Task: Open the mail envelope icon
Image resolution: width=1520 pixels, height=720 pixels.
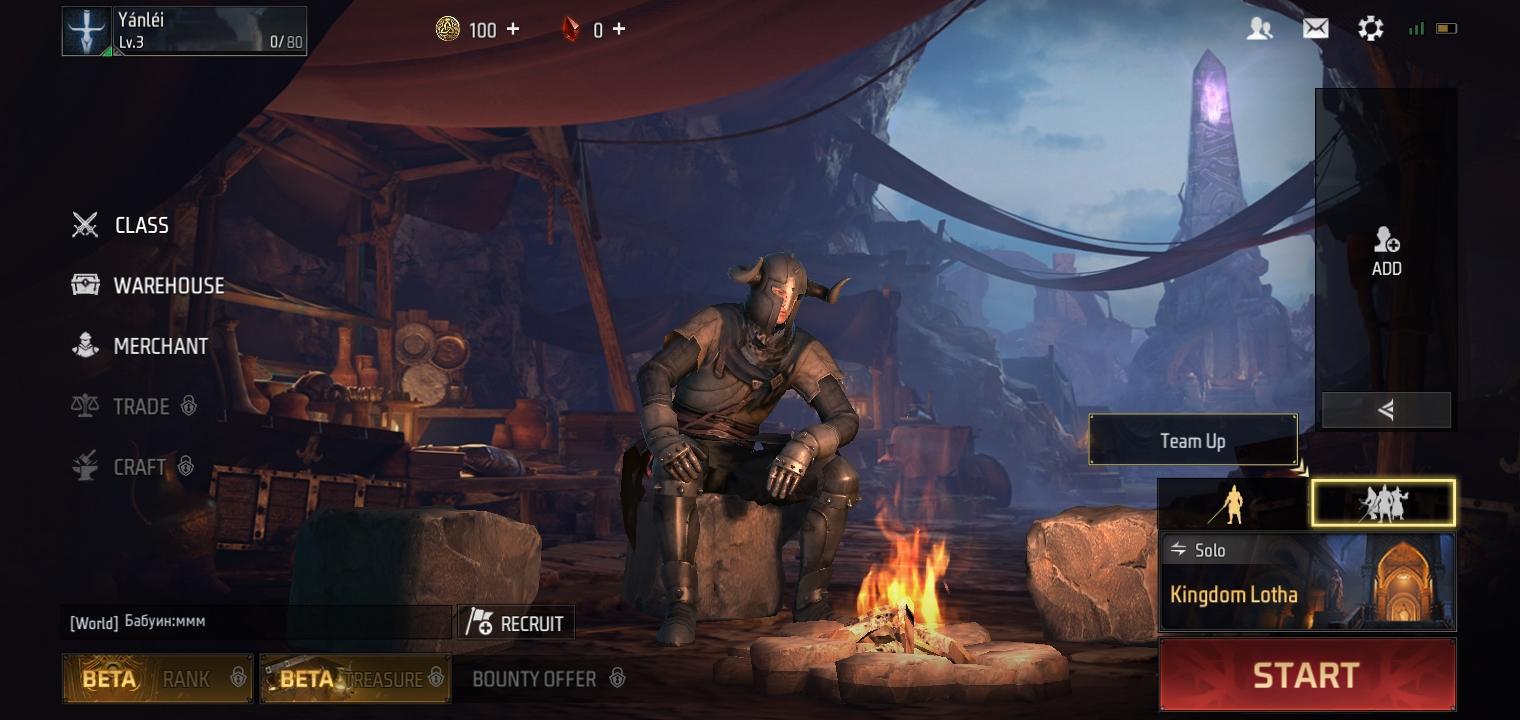Action: coord(1315,29)
